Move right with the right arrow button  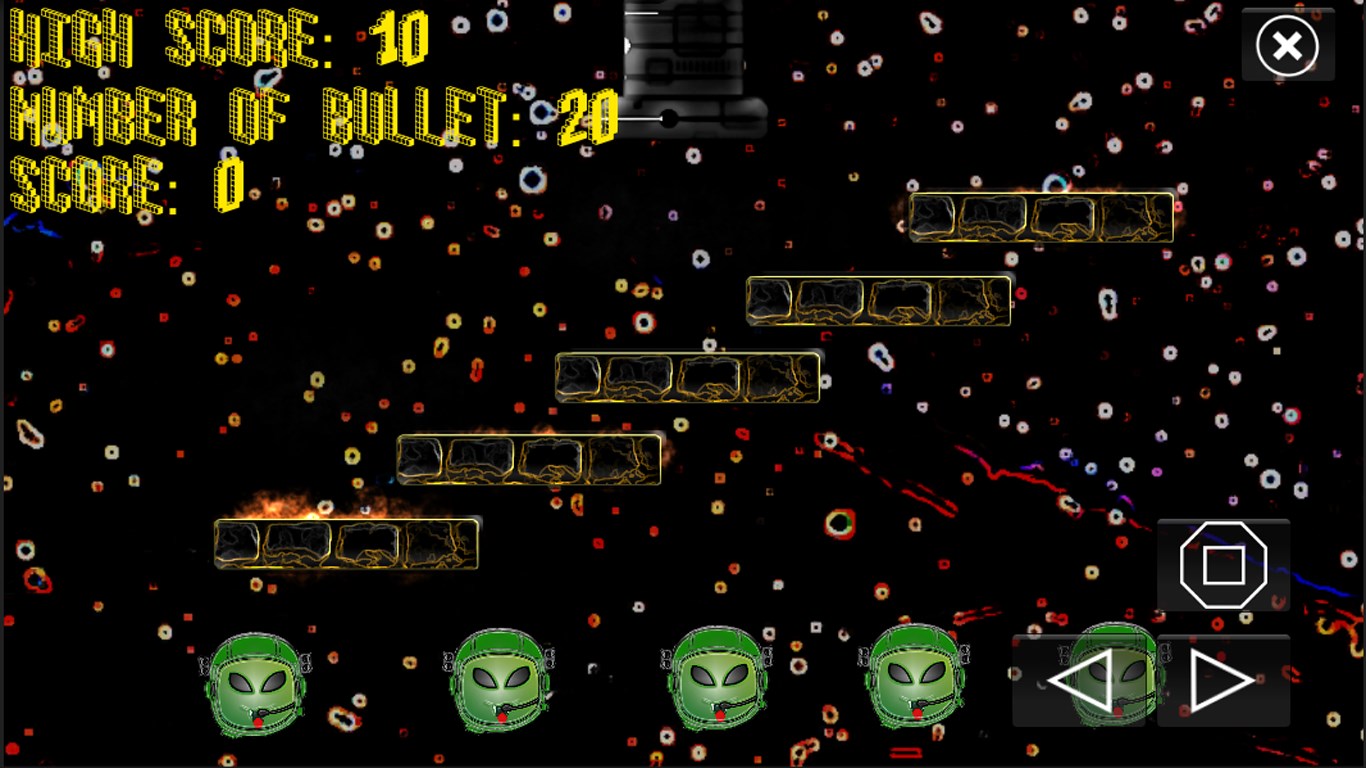click(x=1222, y=681)
